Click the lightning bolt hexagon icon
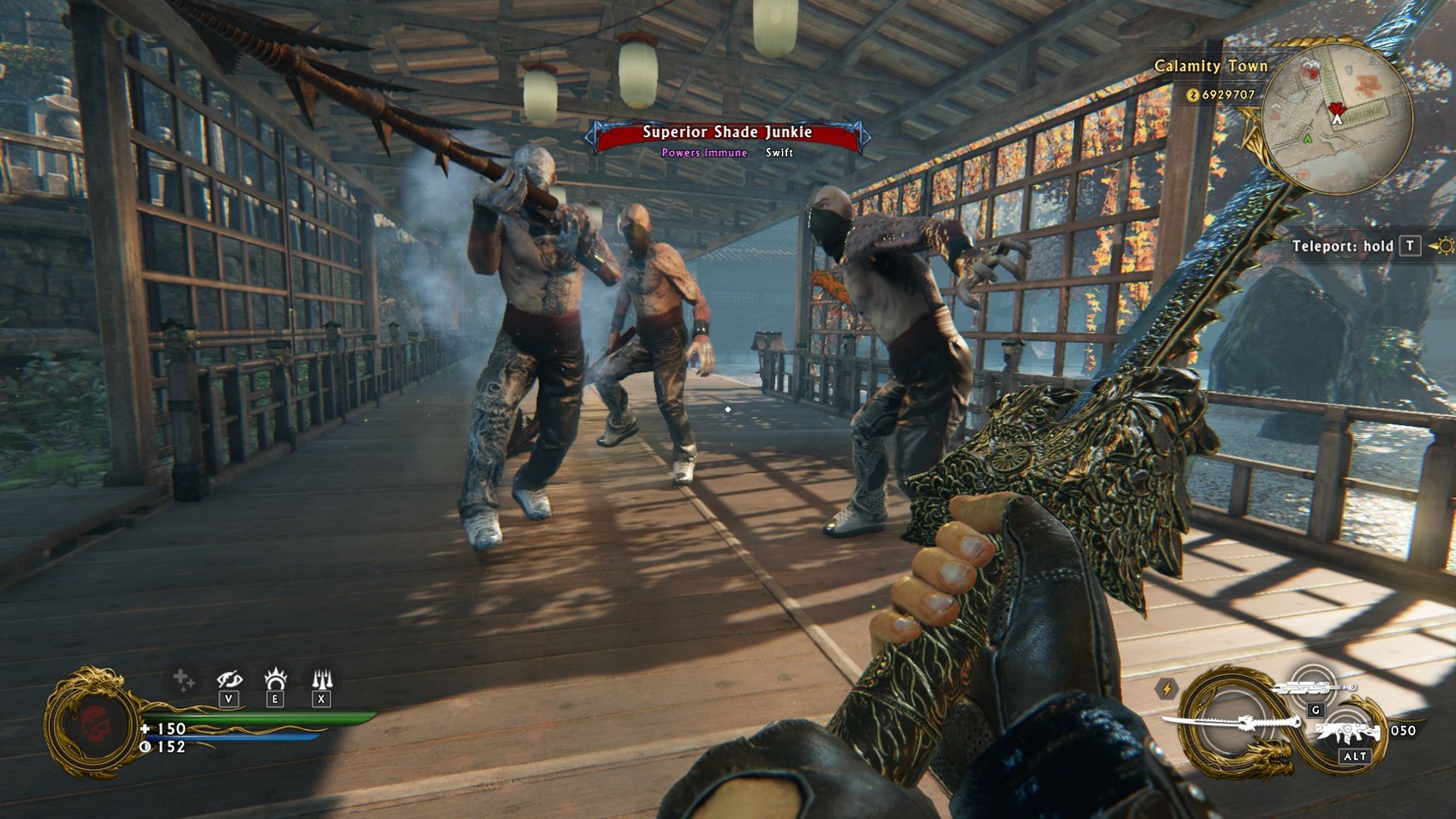Image resolution: width=1456 pixels, height=819 pixels. 1166,688
